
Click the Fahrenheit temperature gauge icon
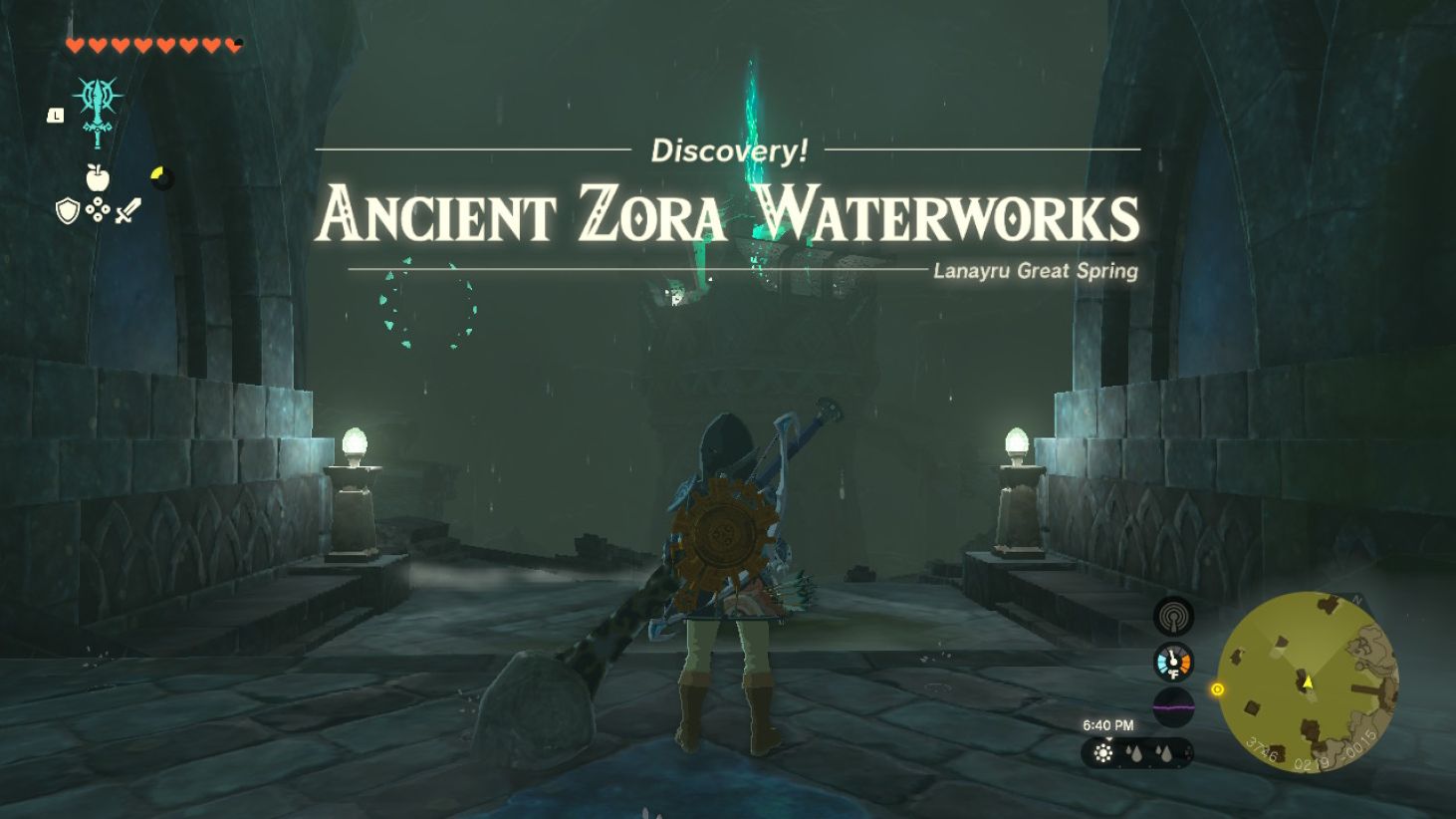(x=1174, y=661)
